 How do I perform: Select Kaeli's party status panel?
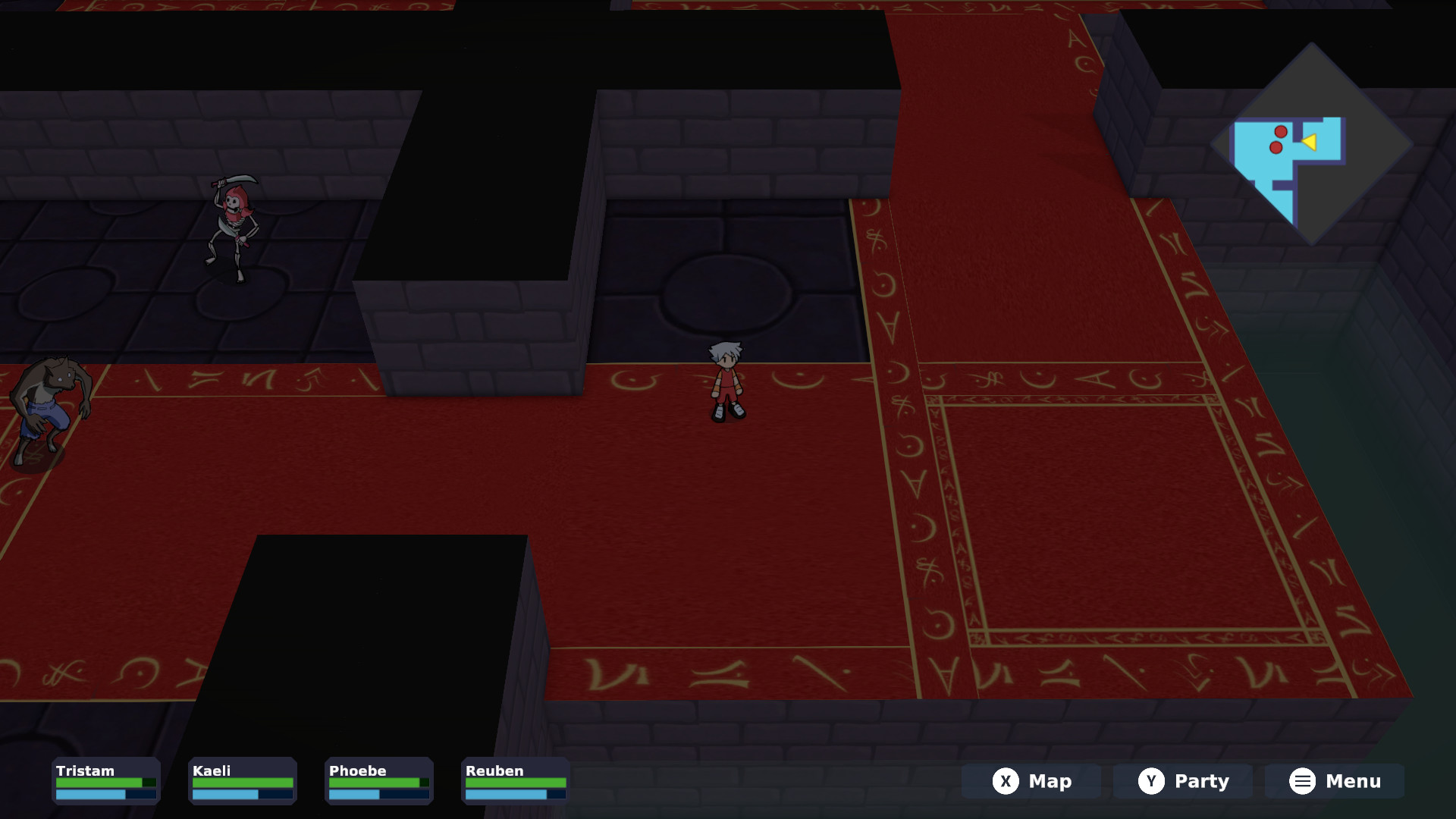(242, 780)
